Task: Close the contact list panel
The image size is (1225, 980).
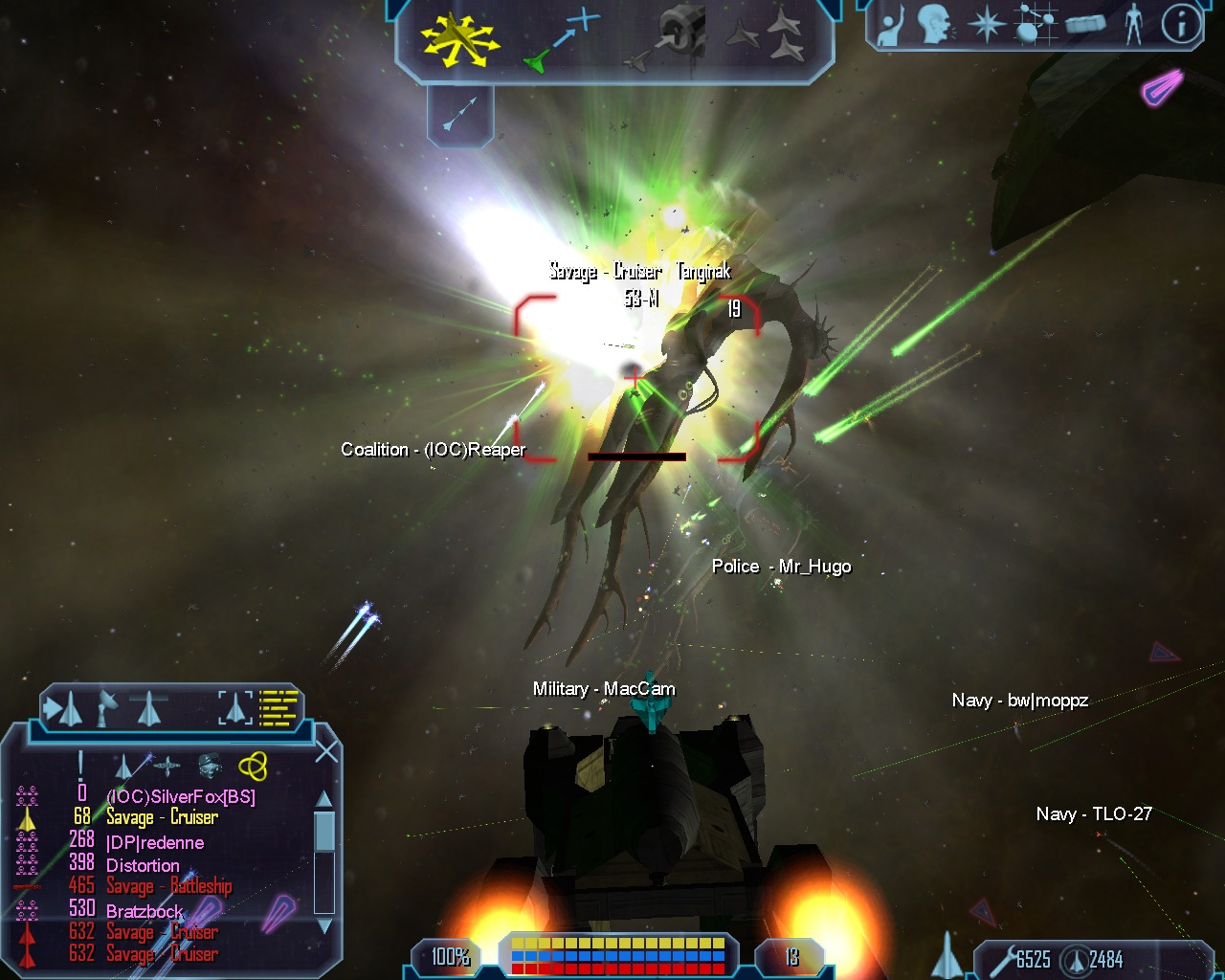Action: pos(326,751)
